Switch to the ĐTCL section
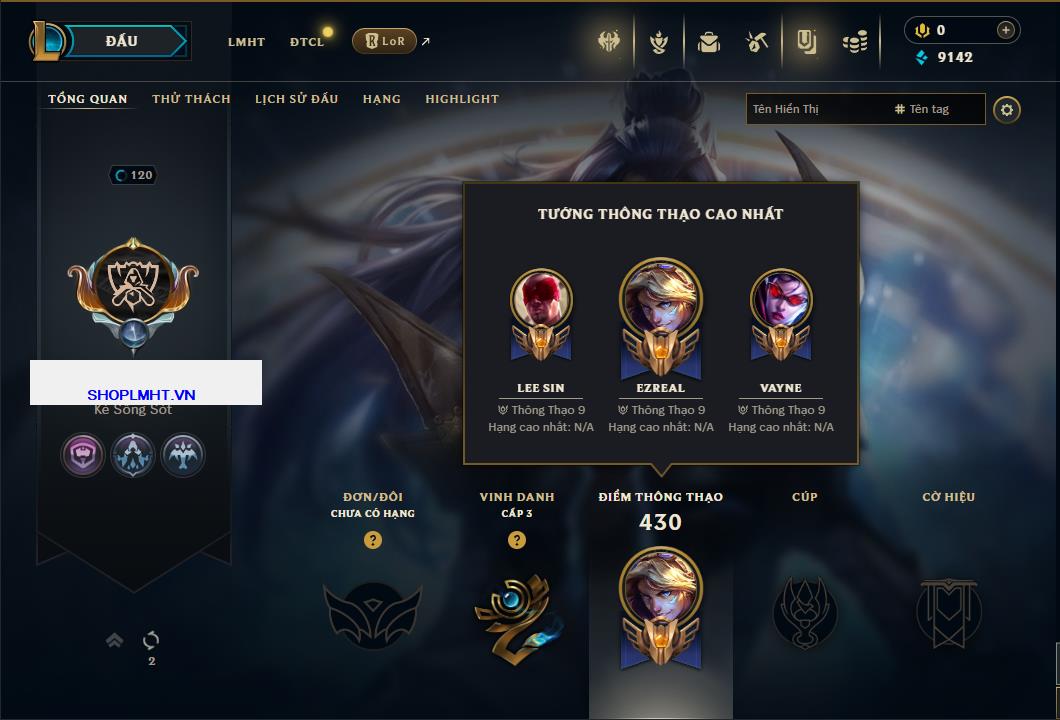 [x=307, y=42]
